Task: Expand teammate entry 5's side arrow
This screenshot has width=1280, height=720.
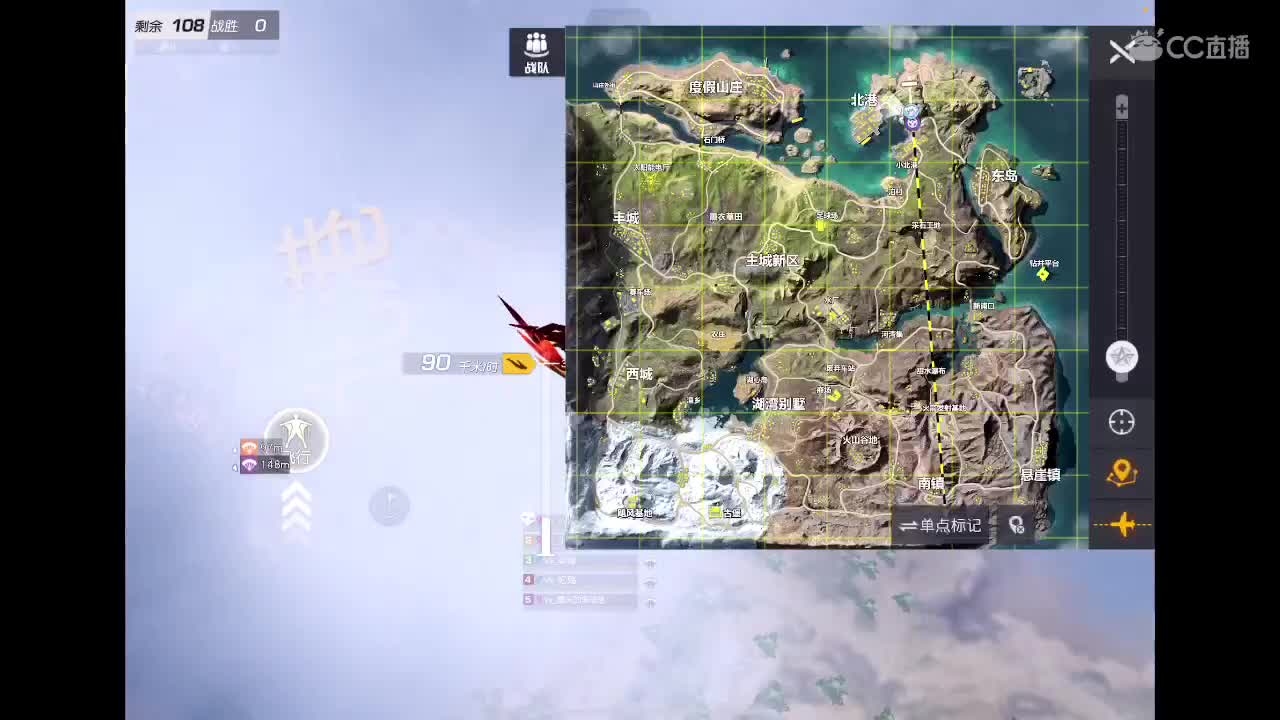Action: click(x=650, y=602)
